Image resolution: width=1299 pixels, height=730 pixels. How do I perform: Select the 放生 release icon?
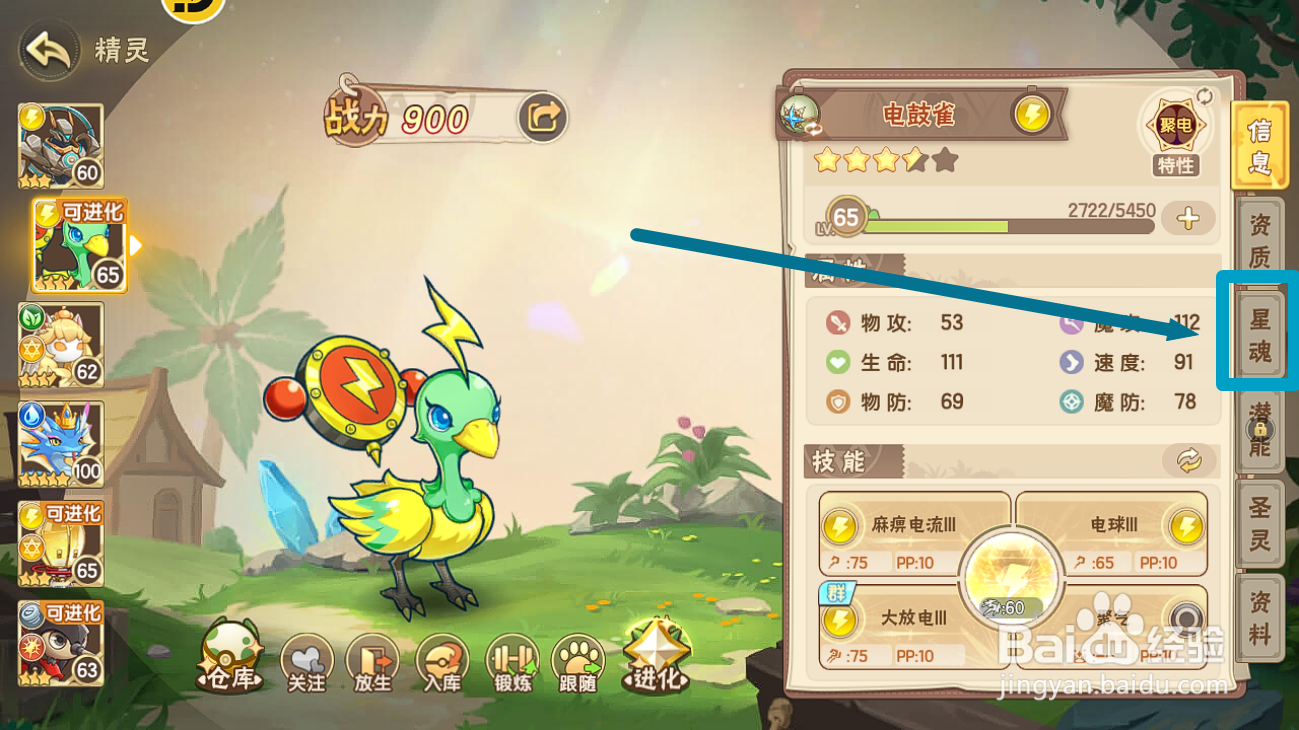372,661
